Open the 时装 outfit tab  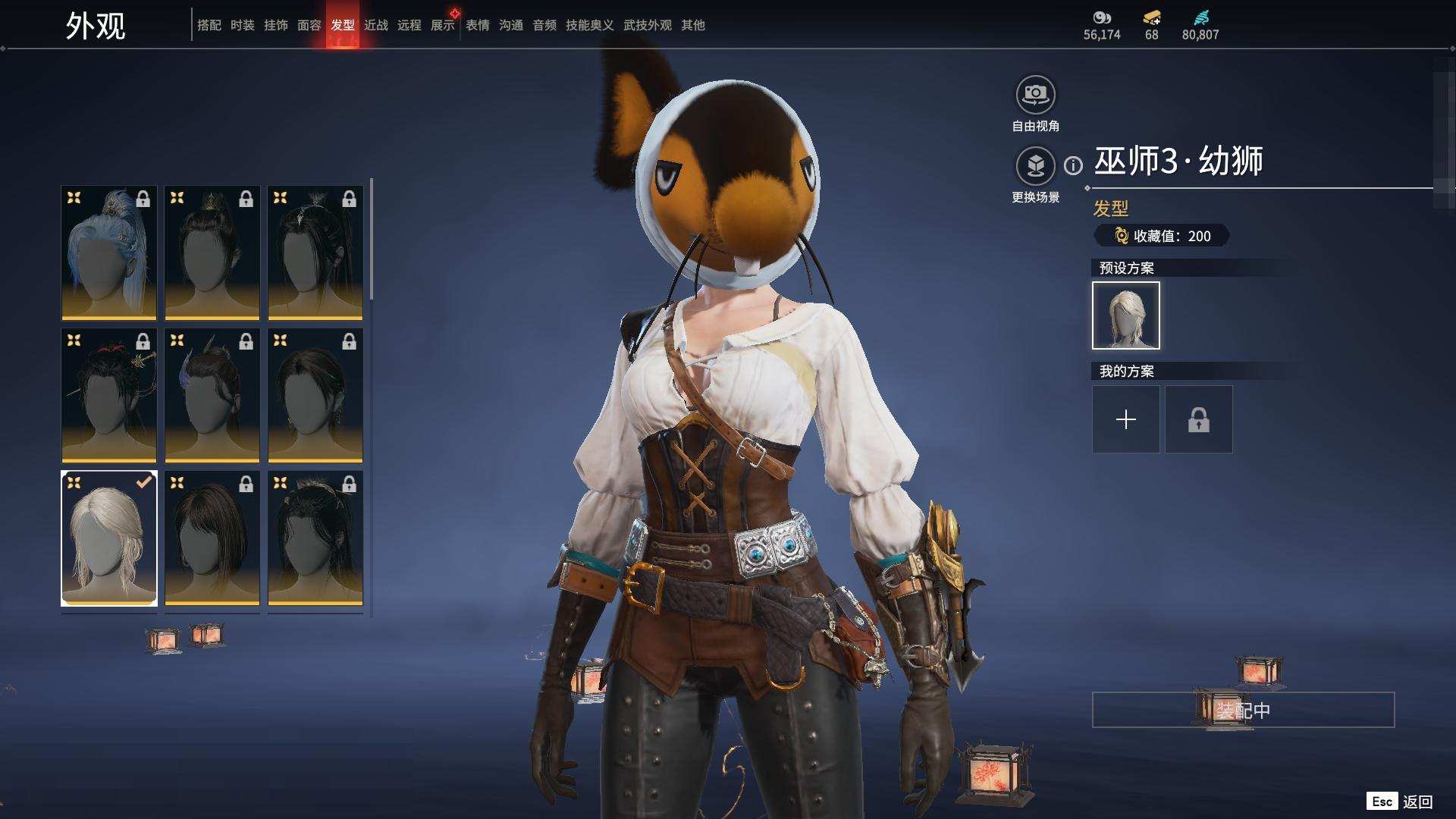pos(242,25)
